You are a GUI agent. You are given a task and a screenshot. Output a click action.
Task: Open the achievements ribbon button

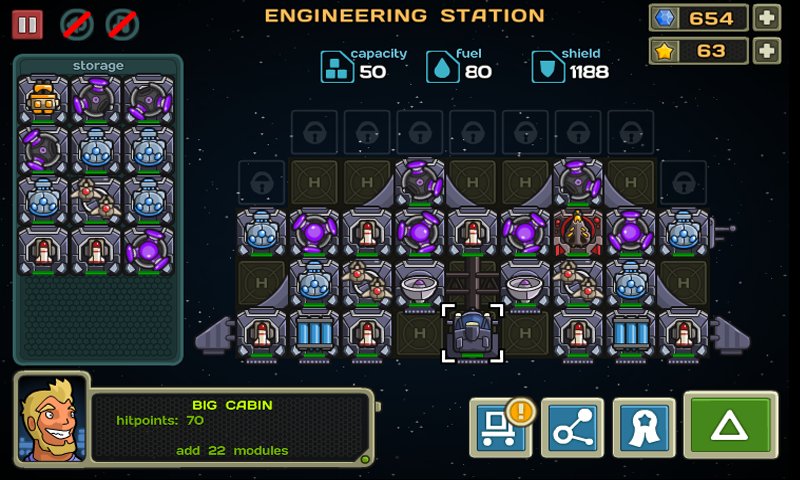643,429
